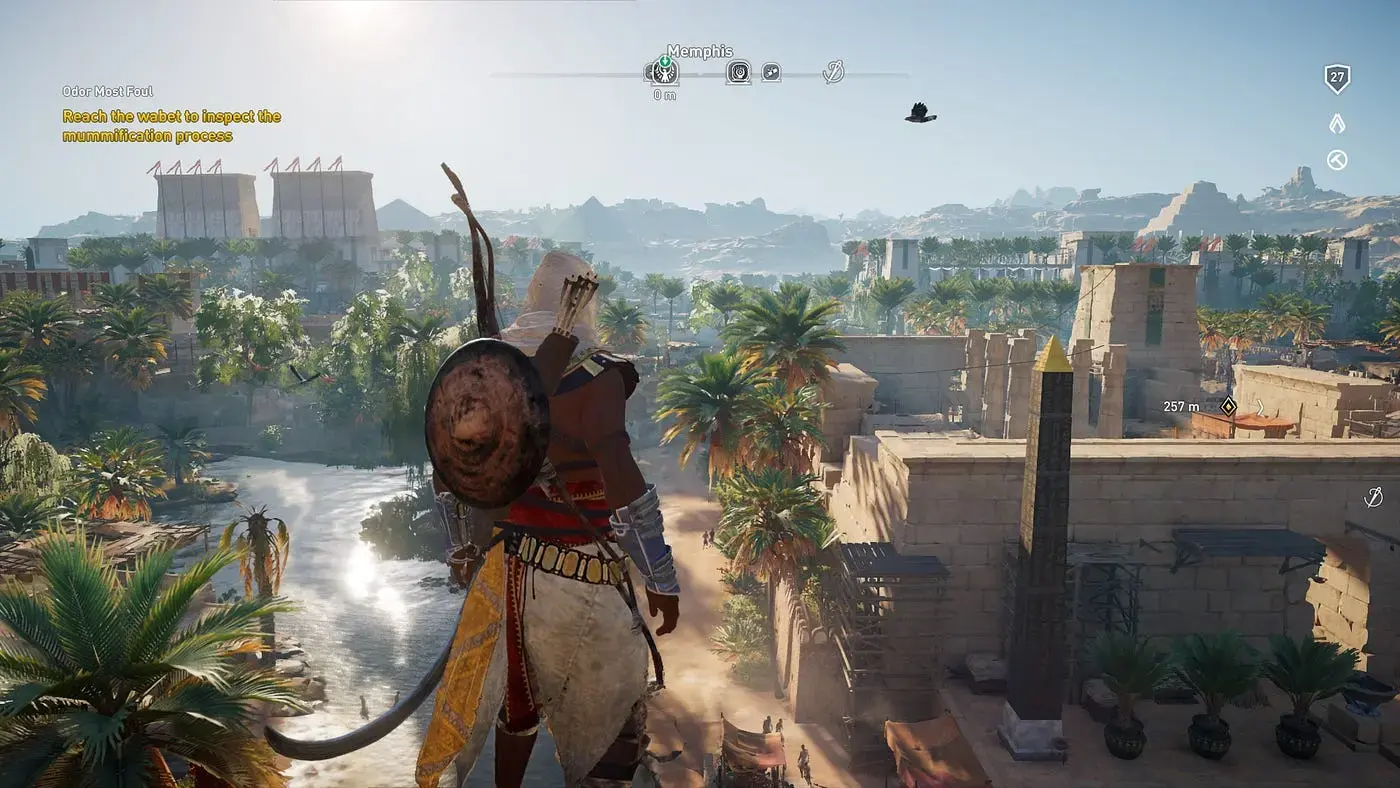
Task: Select the small location icon right of target icon
Action: coord(771,72)
